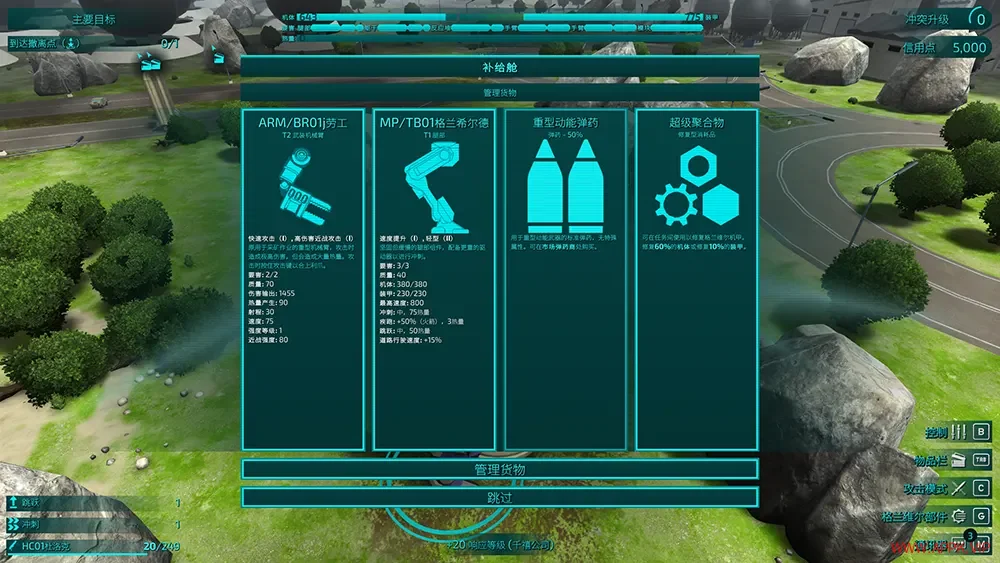Toggle 攻击模式 crossed swords icon

point(959,488)
